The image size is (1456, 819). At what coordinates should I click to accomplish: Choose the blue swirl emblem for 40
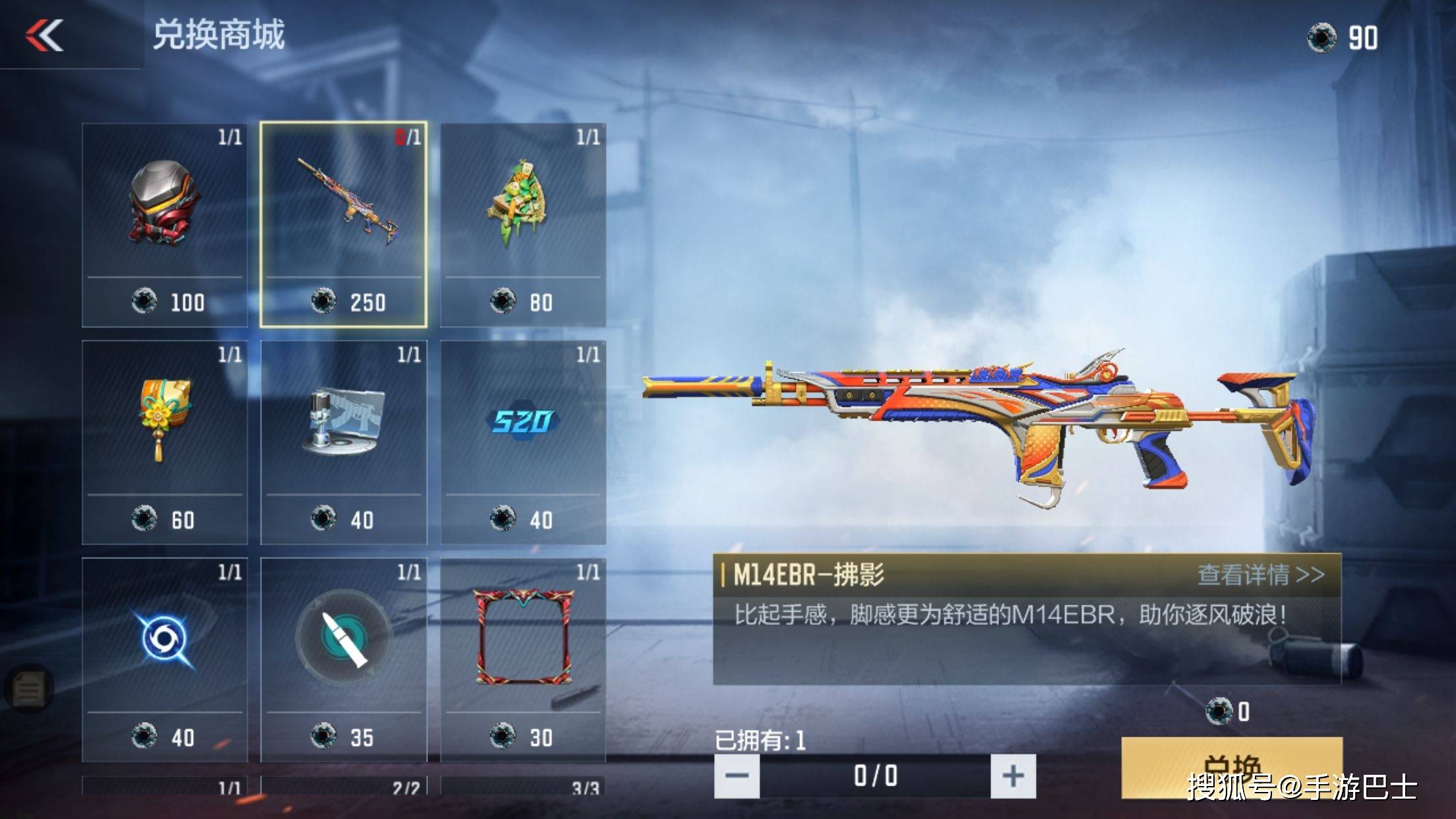[x=165, y=659]
